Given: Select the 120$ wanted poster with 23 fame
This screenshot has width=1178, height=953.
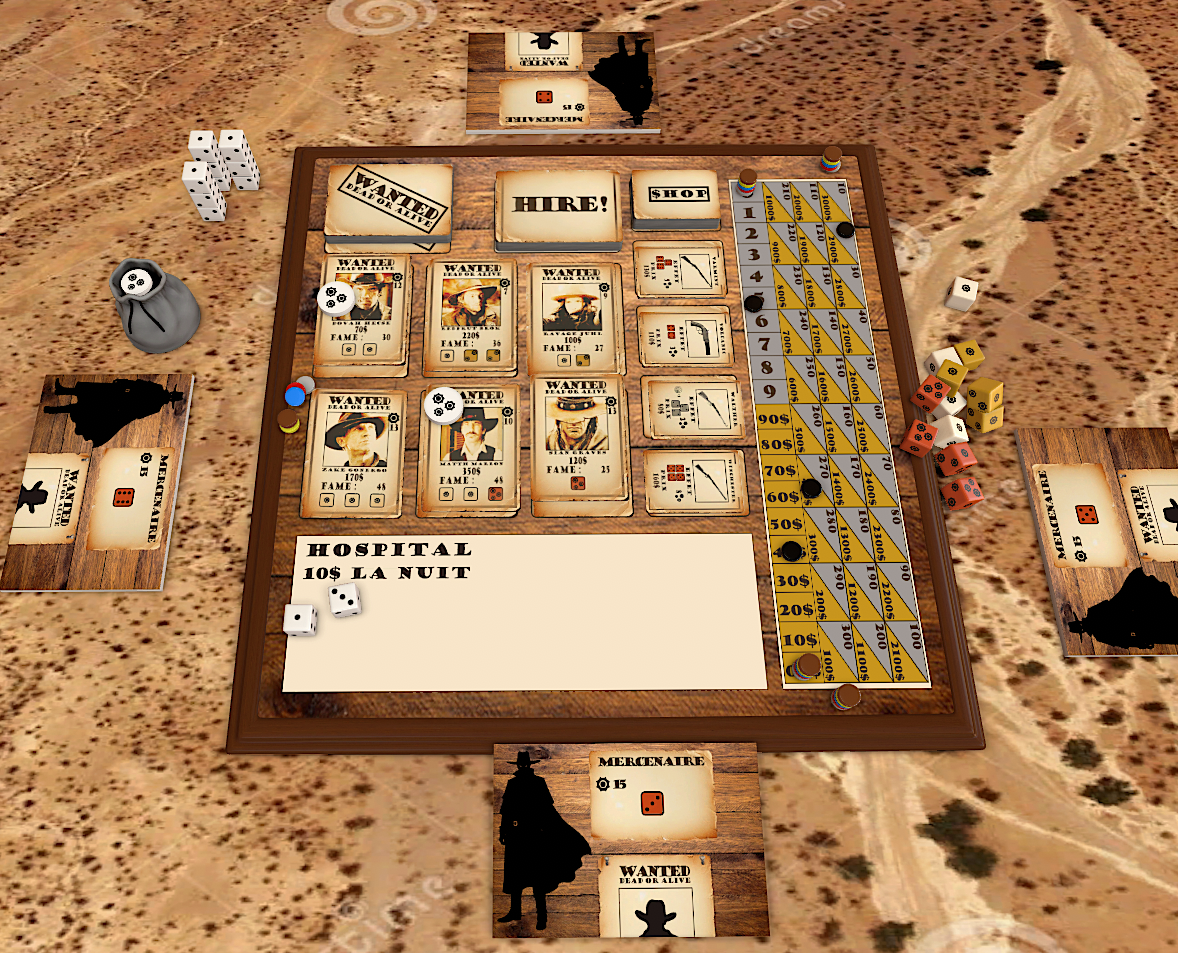Looking at the screenshot, I should pyautogui.click(x=582, y=438).
